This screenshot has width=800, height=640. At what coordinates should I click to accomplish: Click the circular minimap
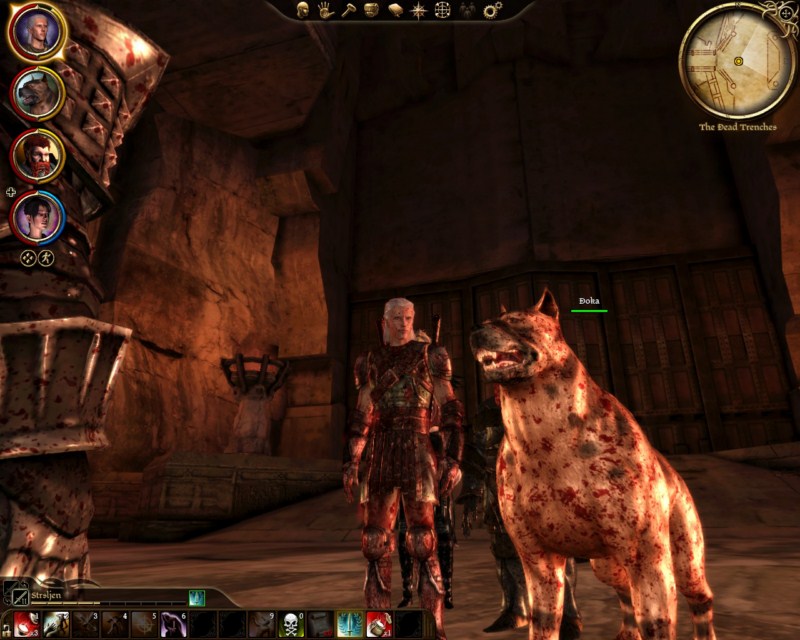click(x=738, y=61)
